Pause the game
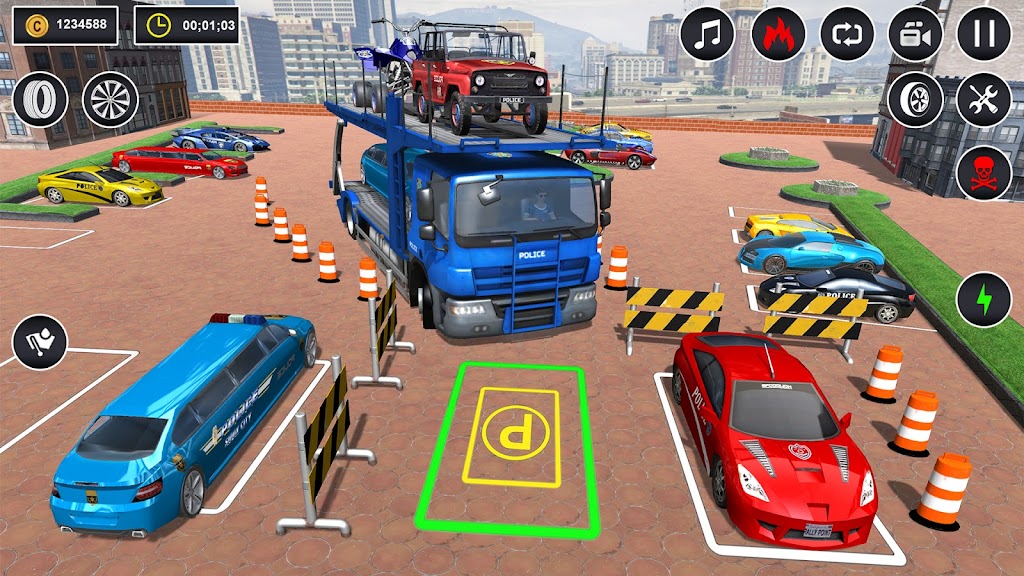 click(984, 34)
